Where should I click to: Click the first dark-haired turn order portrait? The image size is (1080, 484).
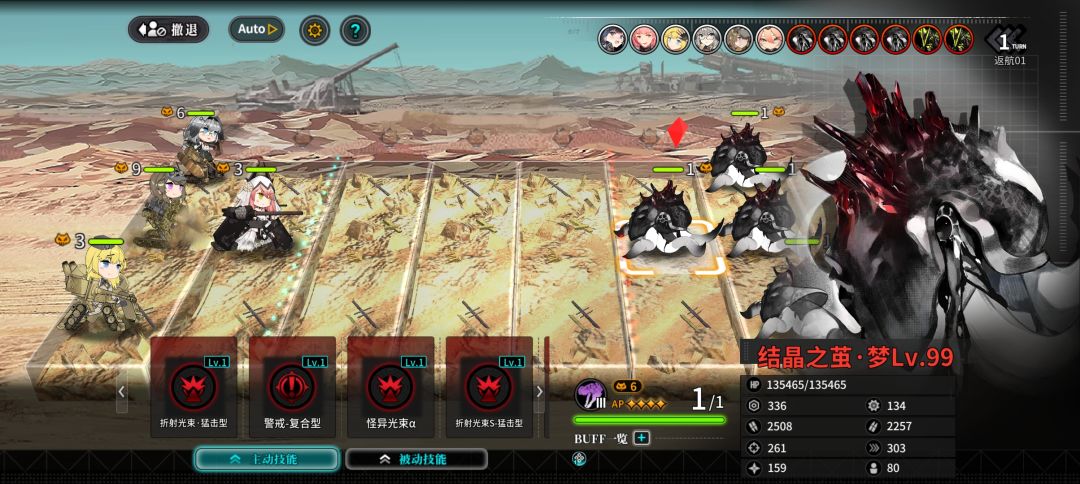coord(613,39)
